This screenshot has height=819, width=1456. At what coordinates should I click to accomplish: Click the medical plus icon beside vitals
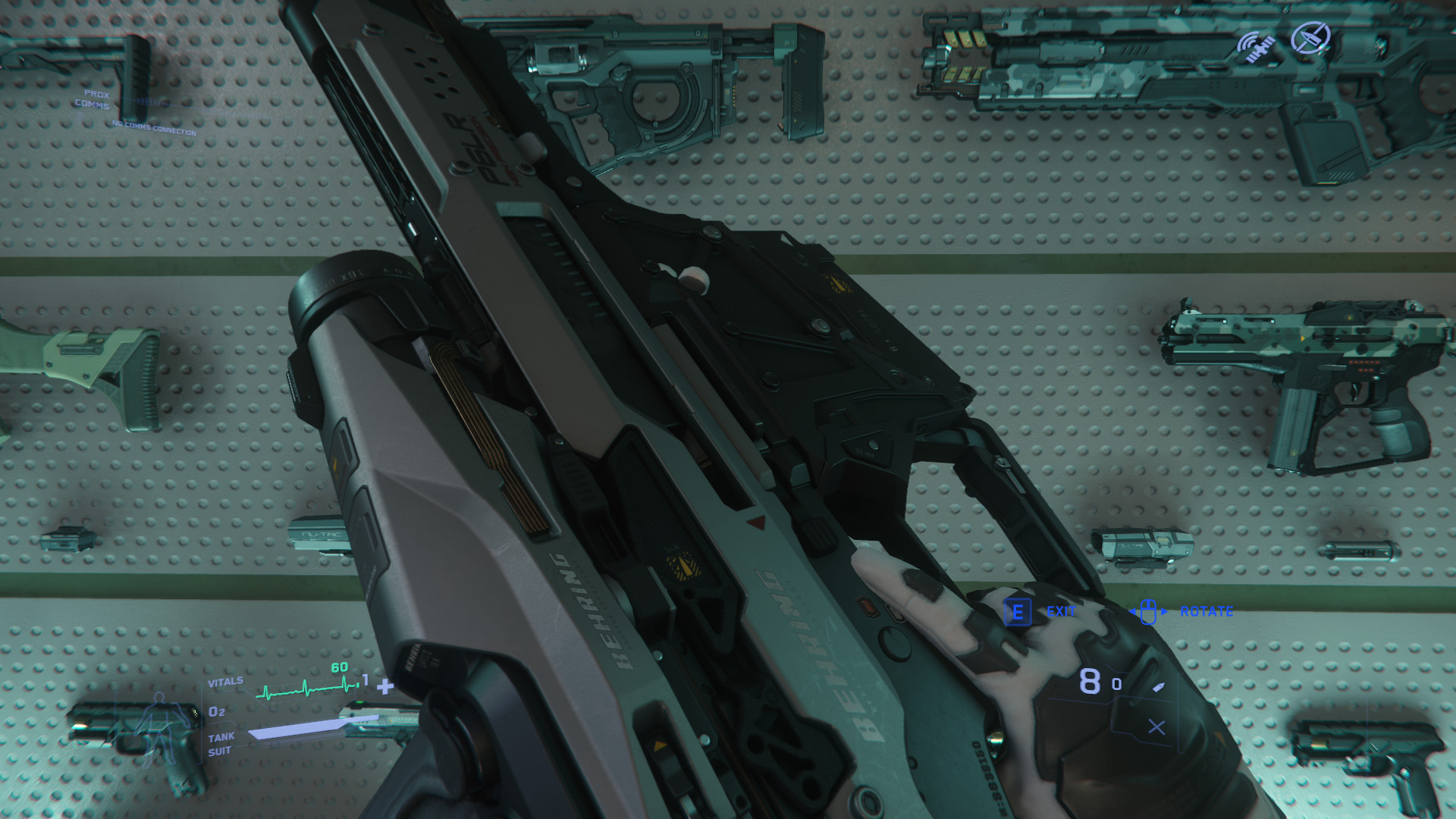[385, 687]
